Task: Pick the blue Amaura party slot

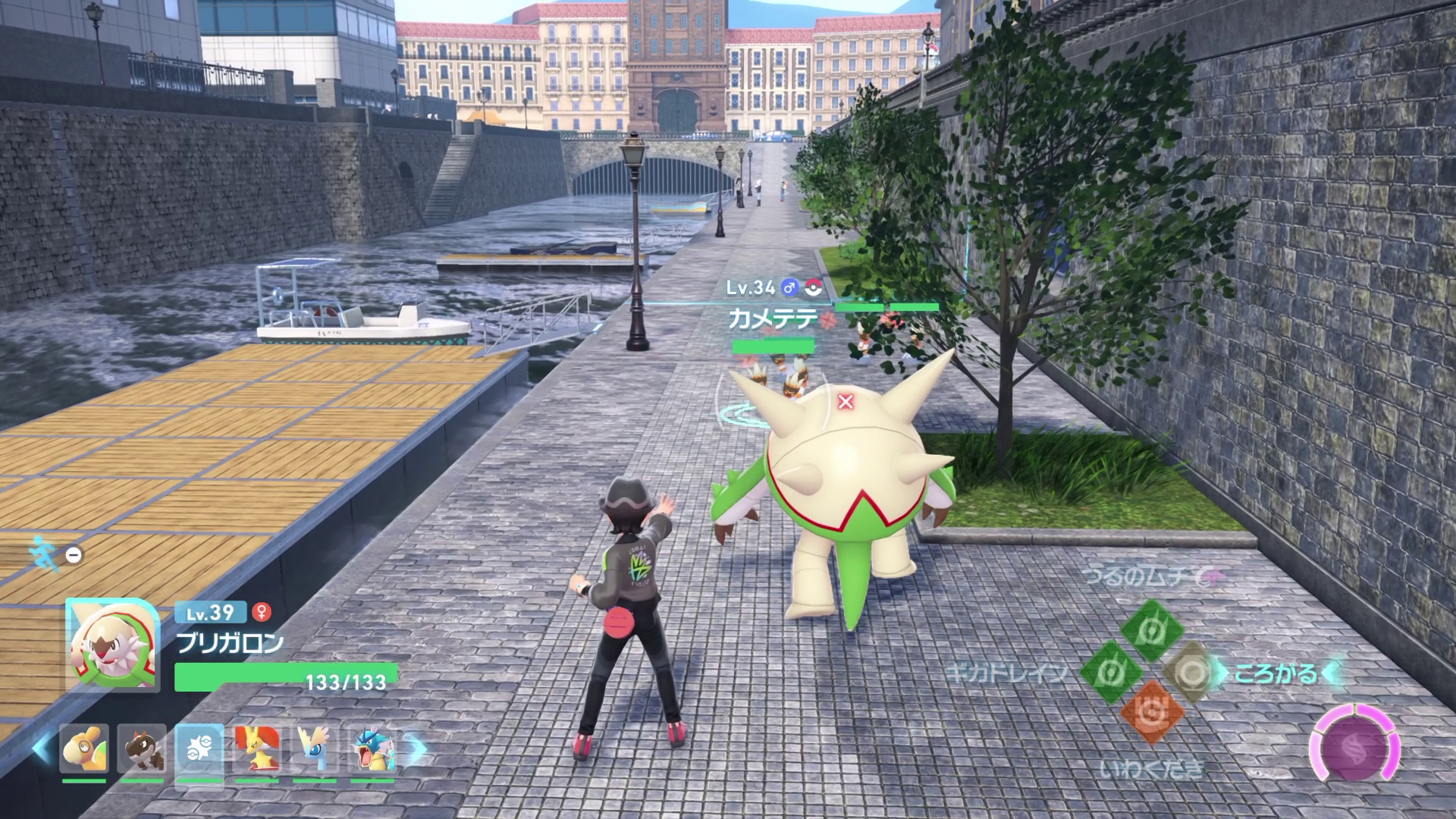Action: tap(314, 749)
